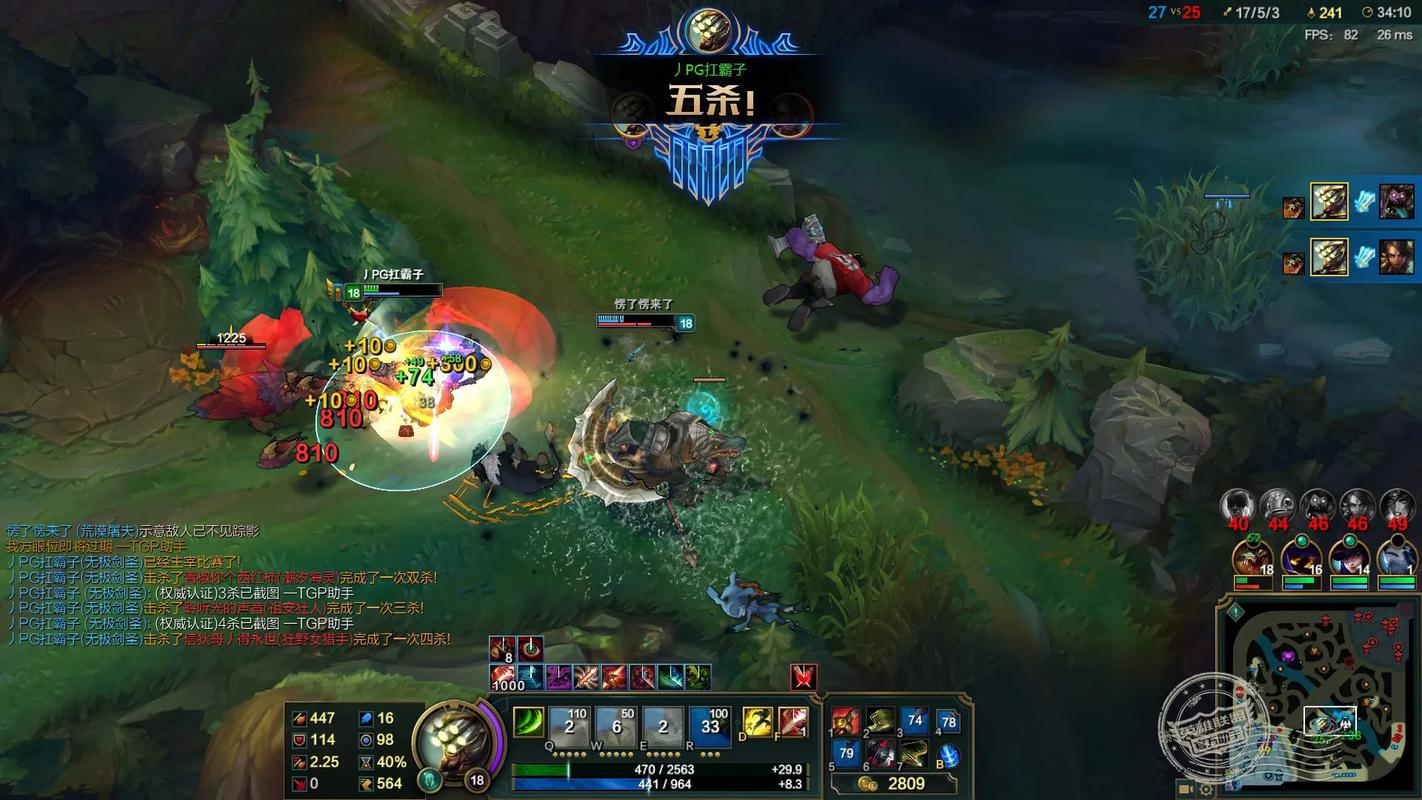Use the blade item in slot 7
The image size is (1422, 800).
pos(914,753)
